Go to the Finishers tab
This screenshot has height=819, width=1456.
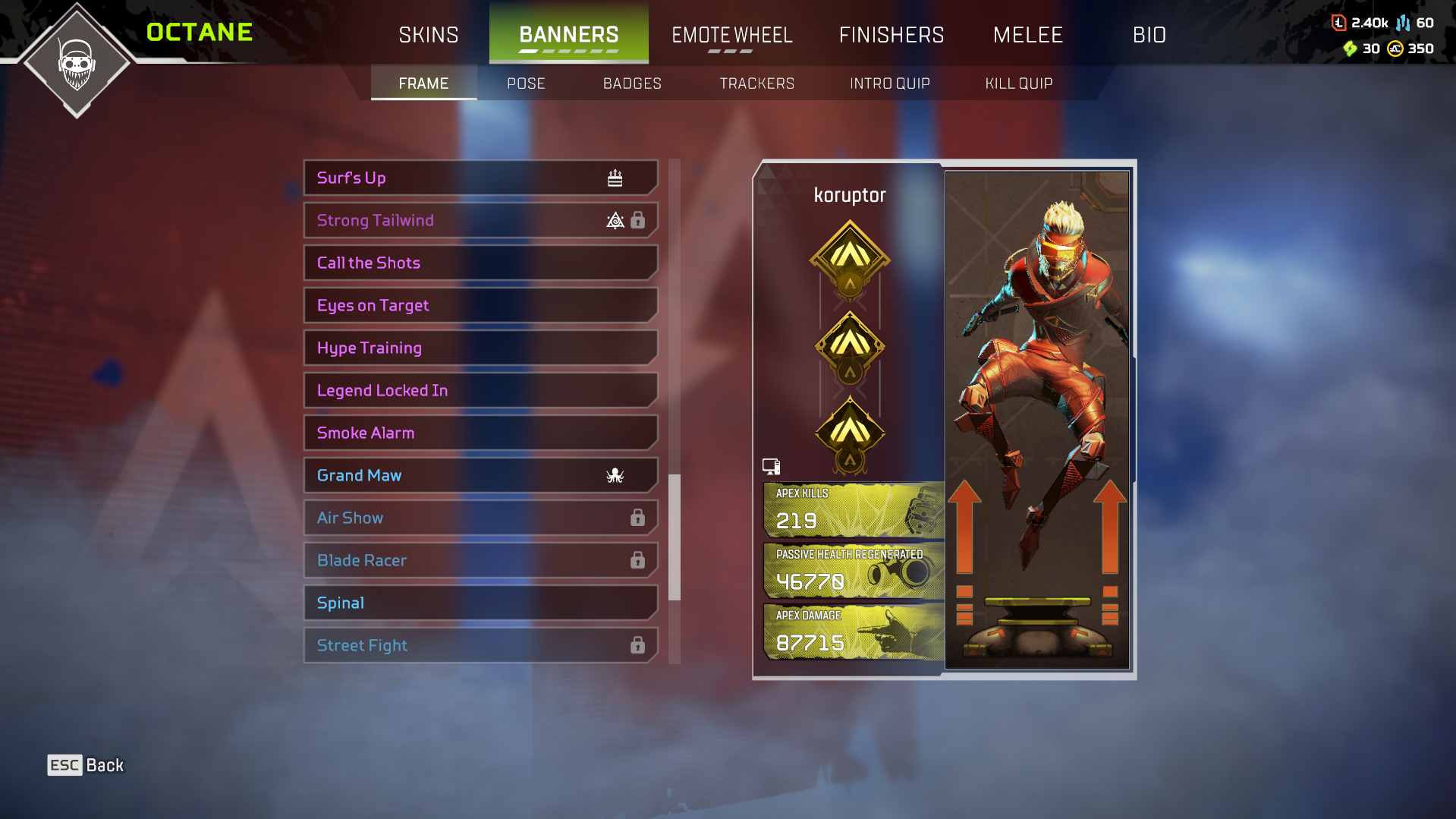pos(892,35)
